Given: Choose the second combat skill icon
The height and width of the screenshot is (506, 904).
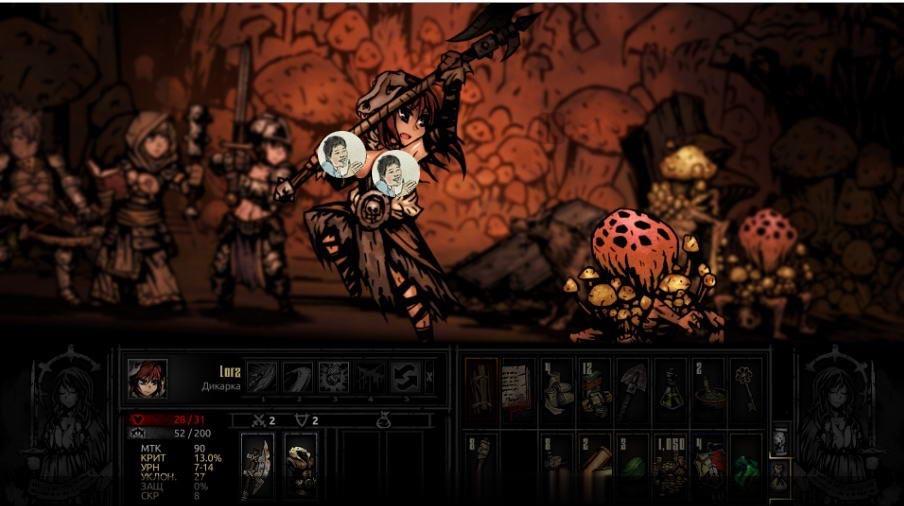Looking at the screenshot, I should 297,378.
